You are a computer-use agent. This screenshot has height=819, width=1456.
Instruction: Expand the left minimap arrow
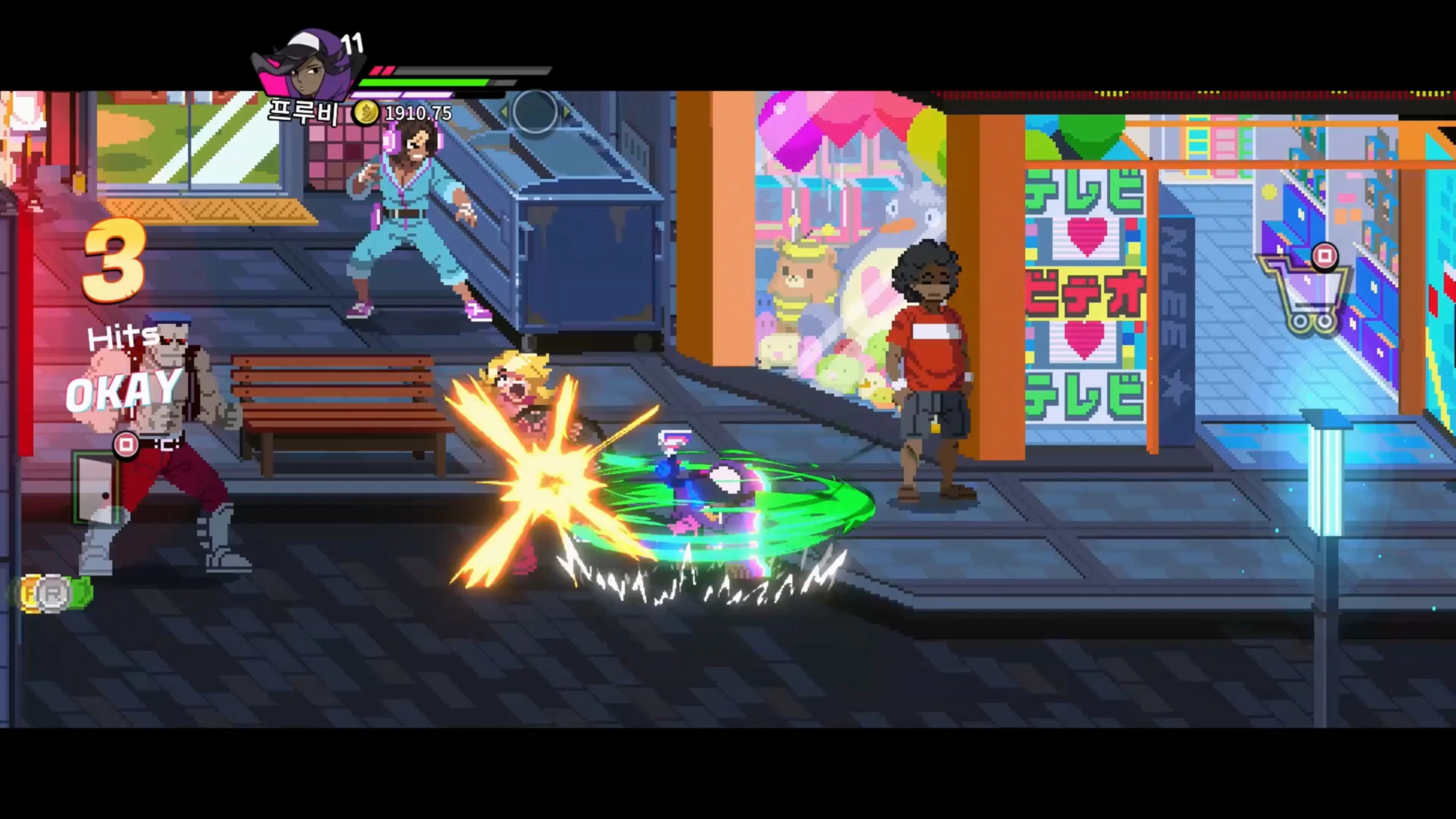pyautogui.click(x=505, y=111)
